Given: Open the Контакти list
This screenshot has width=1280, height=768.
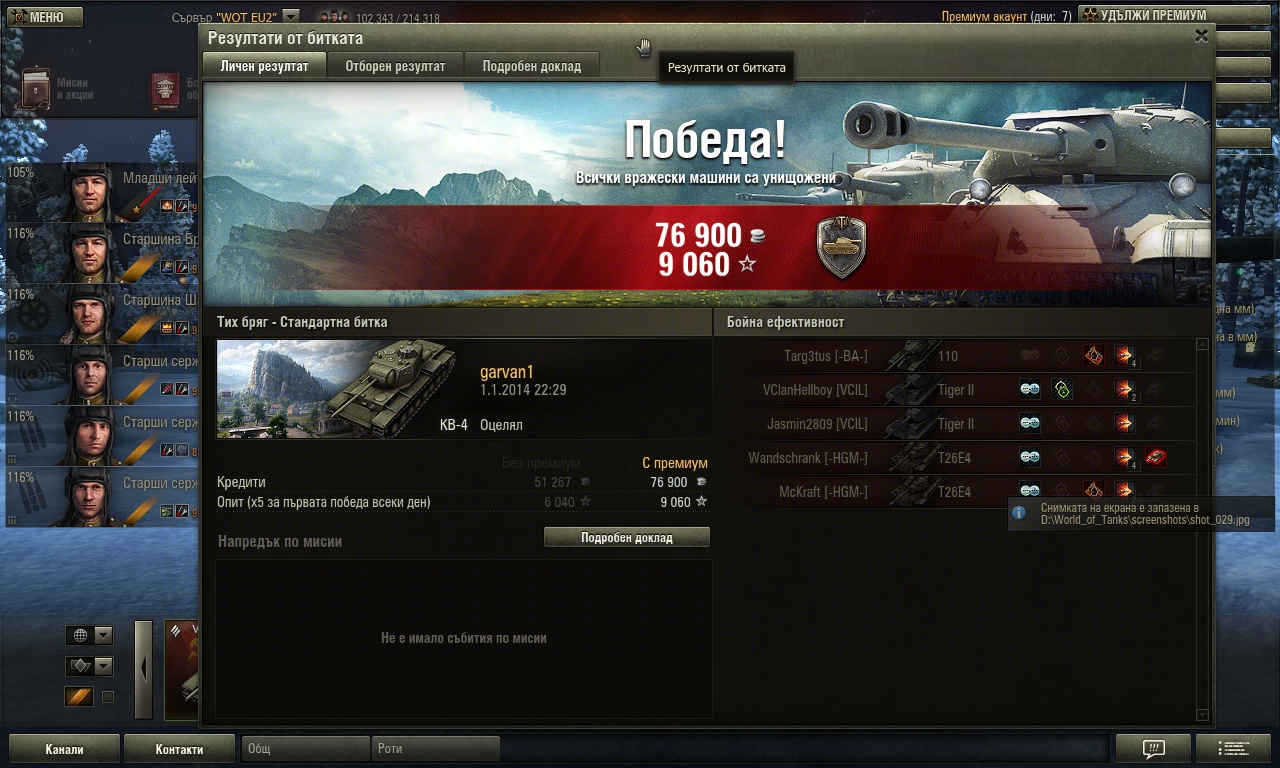Looking at the screenshot, I should click(179, 749).
